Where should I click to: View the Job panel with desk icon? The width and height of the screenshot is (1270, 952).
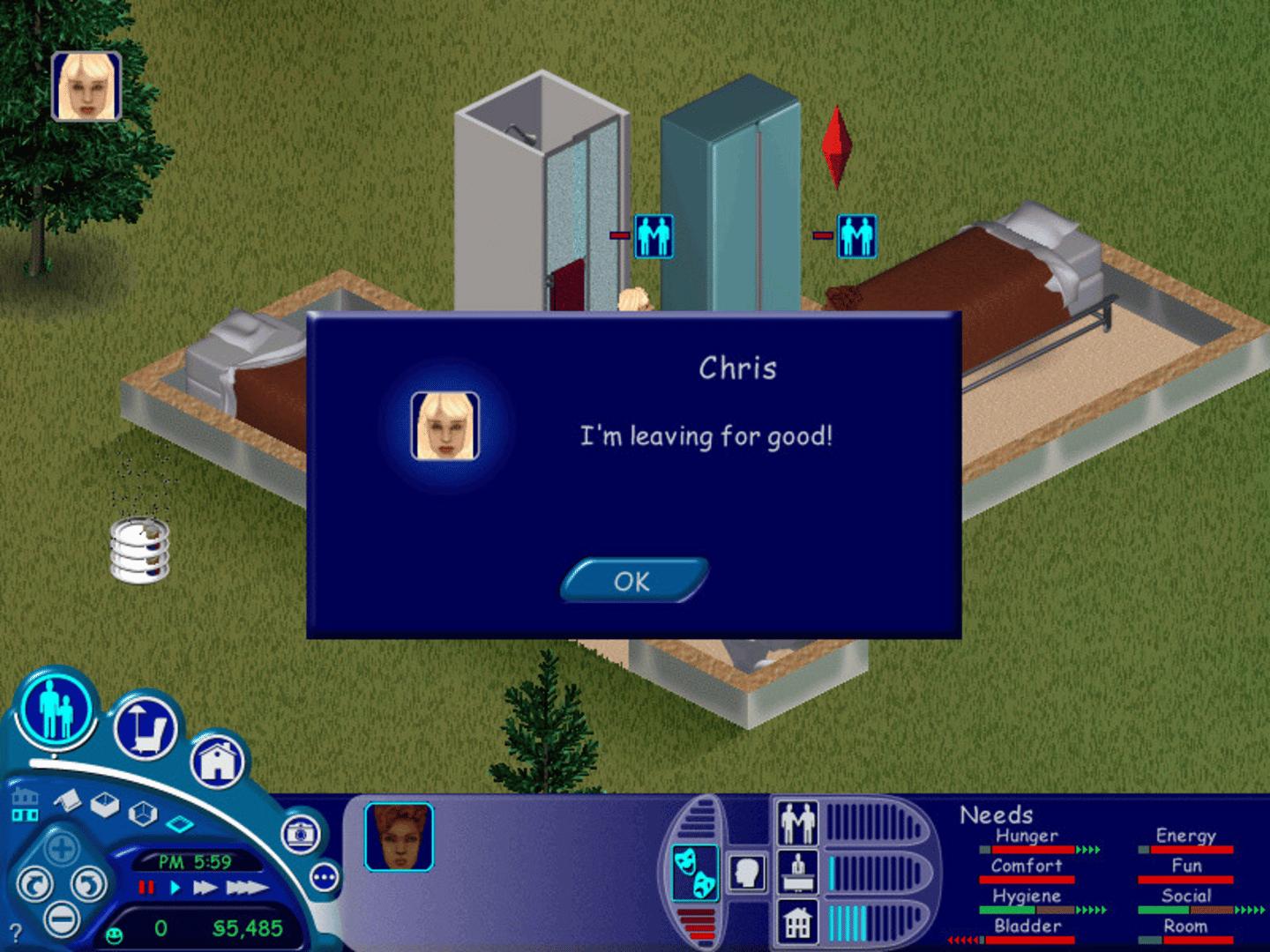797,873
